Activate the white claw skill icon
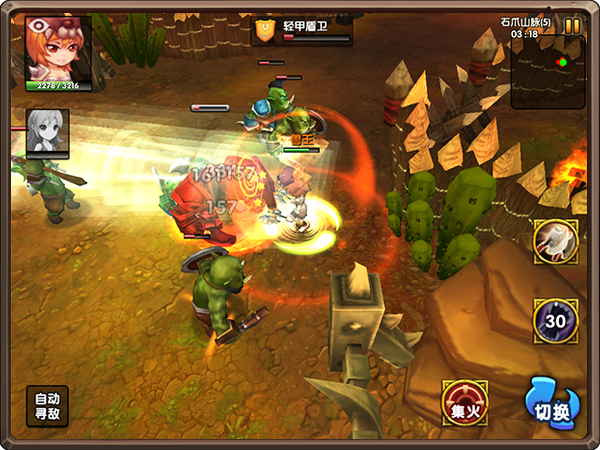The width and height of the screenshot is (600, 450). point(555,242)
